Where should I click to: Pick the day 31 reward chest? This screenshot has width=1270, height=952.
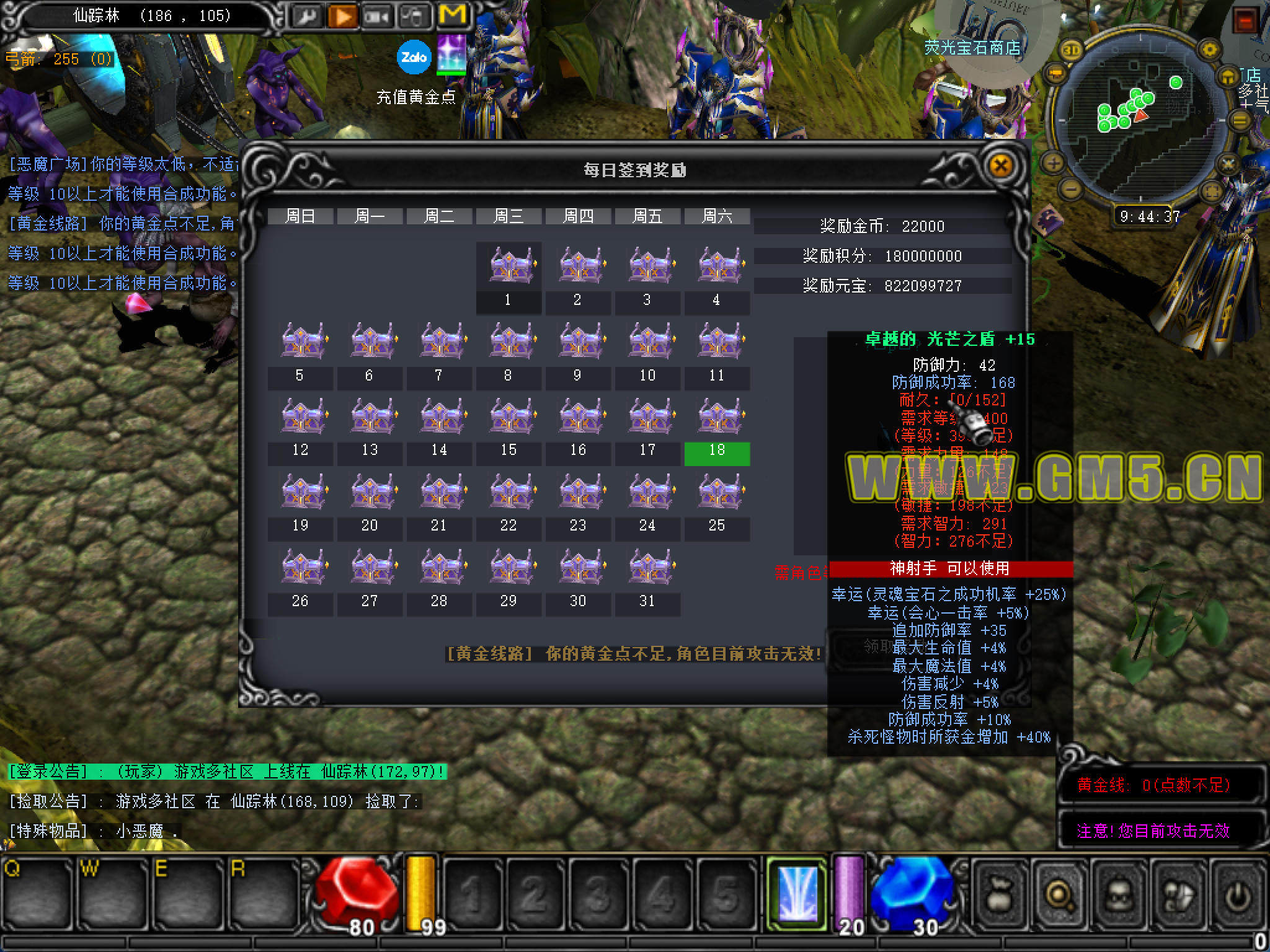[x=648, y=567]
